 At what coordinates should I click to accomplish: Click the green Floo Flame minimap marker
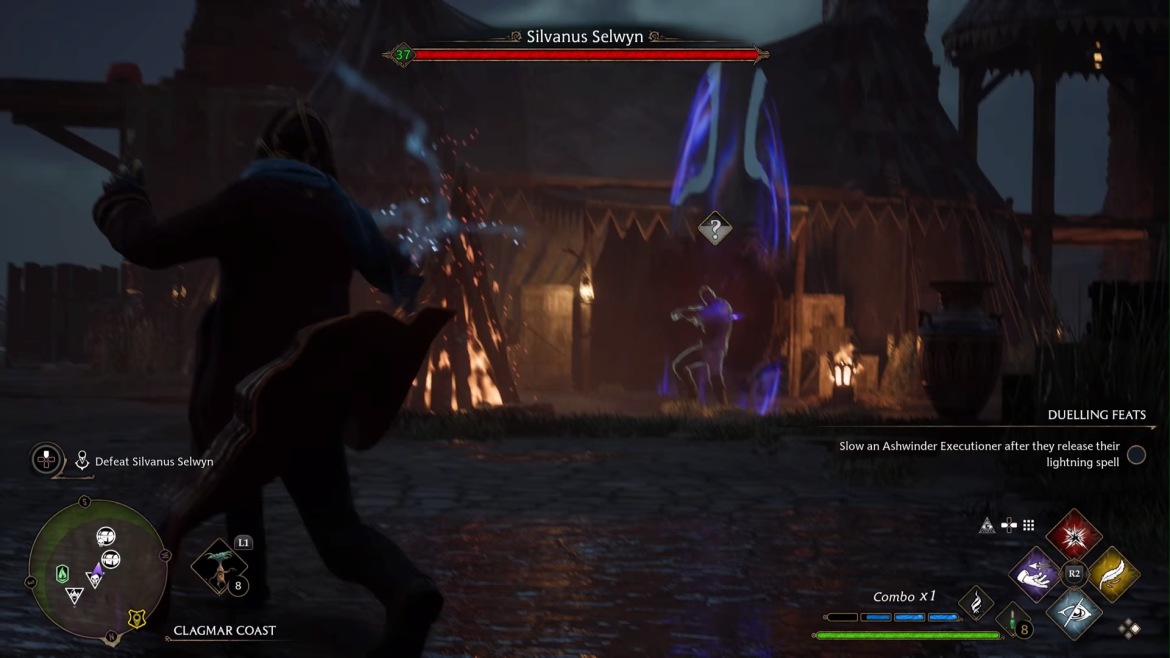(63, 574)
